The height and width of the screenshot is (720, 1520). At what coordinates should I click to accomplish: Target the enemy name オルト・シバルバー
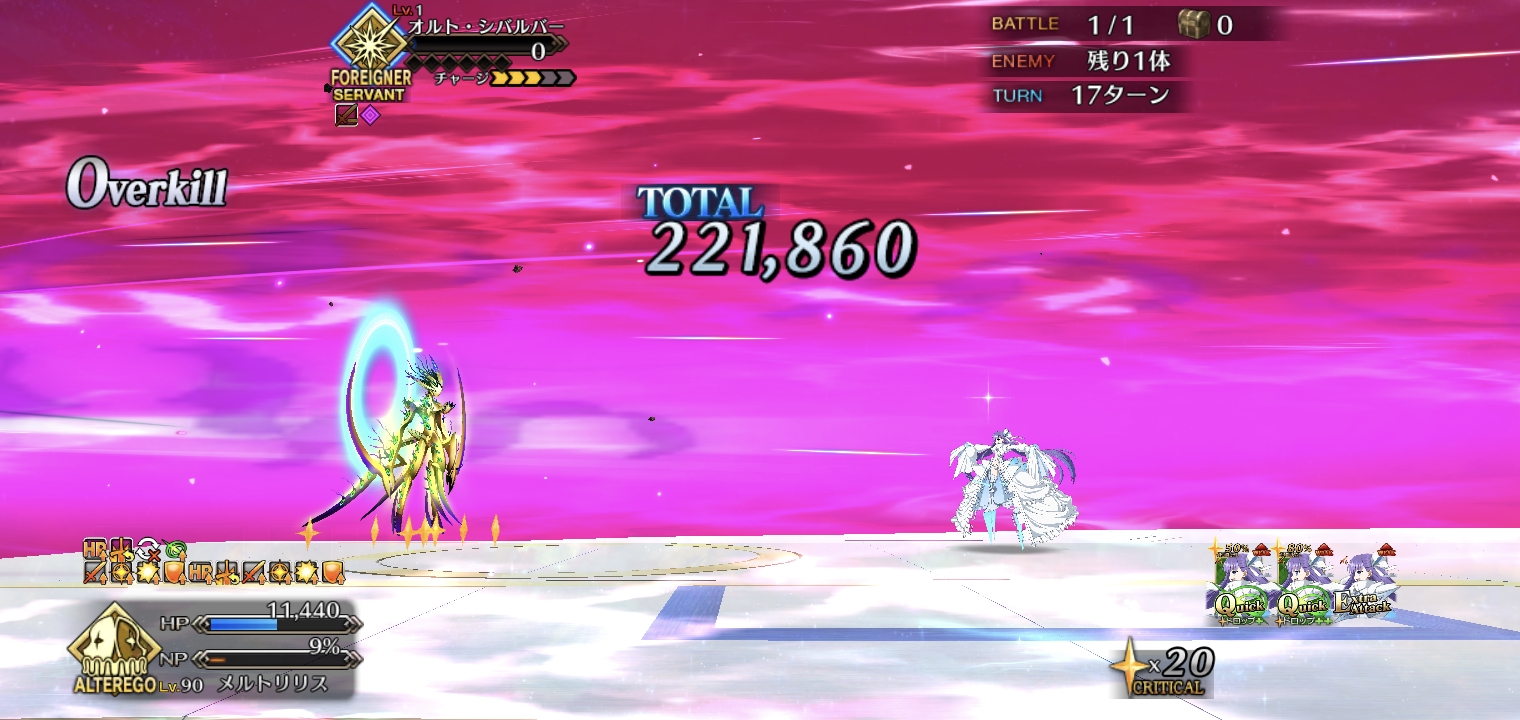click(x=486, y=26)
